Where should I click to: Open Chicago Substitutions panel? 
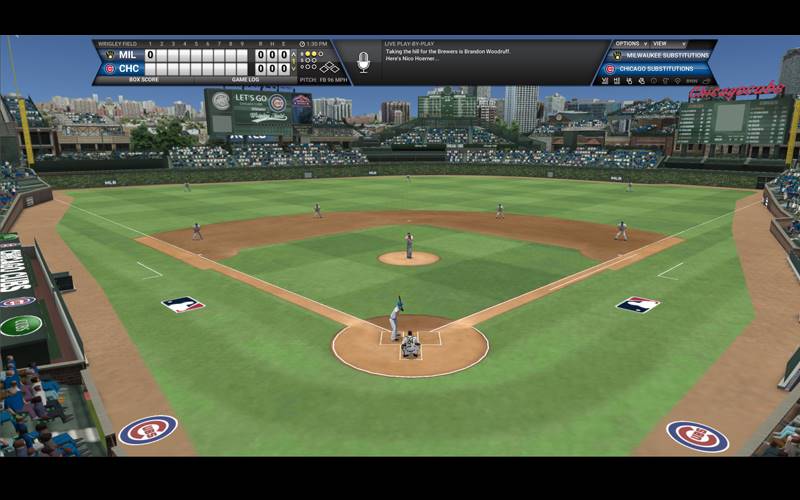pyautogui.click(x=660, y=69)
